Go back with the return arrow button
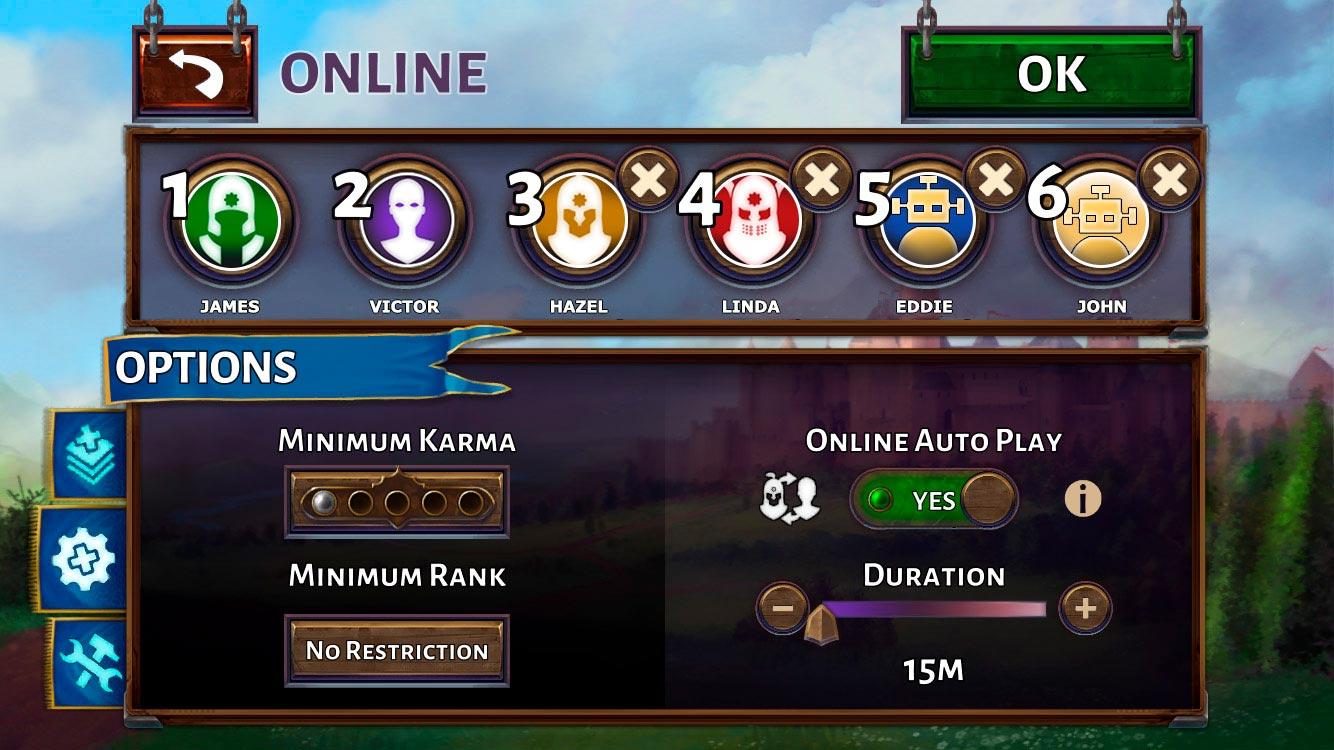The image size is (1334, 750). [195, 74]
